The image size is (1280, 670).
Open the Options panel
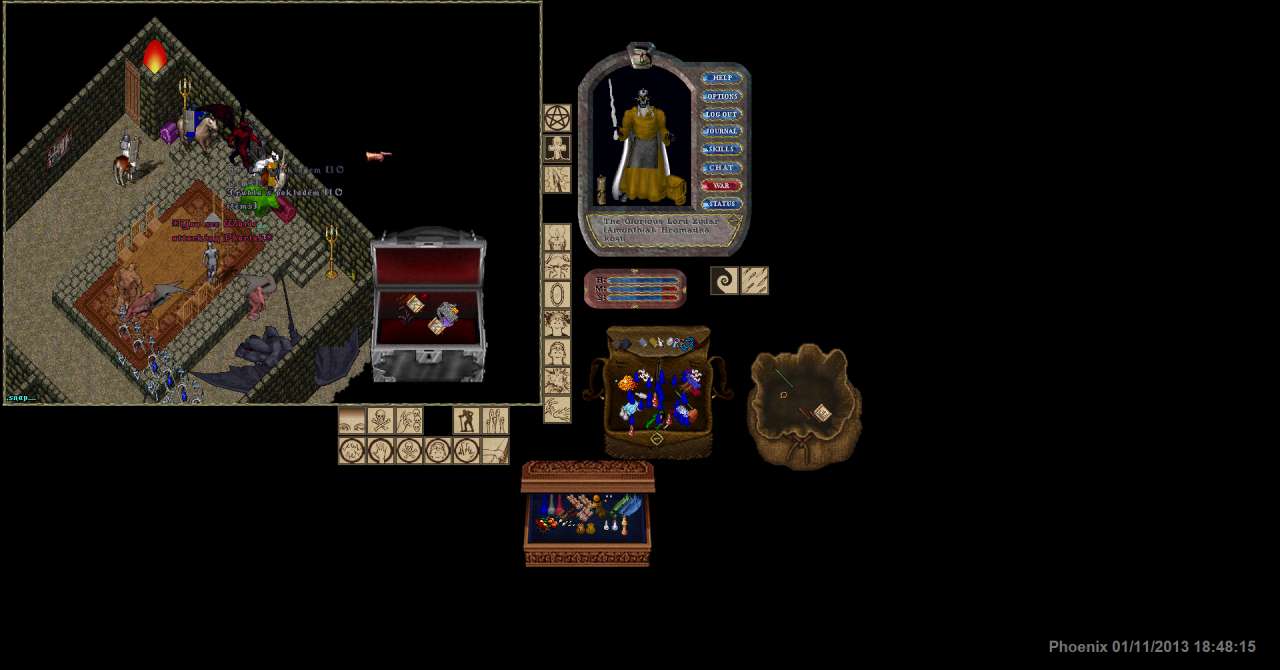(721, 96)
